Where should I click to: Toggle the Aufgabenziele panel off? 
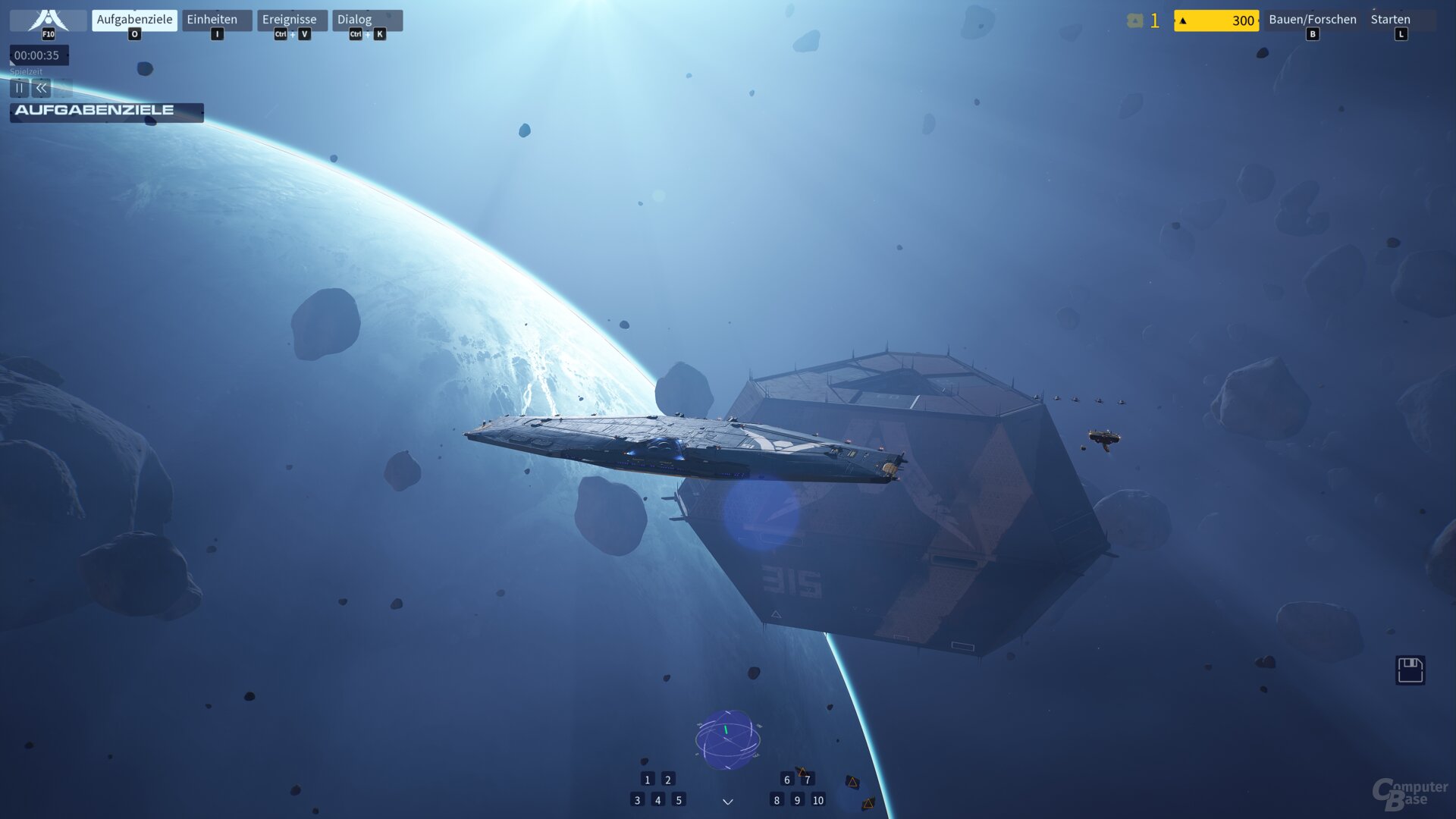click(x=133, y=19)
